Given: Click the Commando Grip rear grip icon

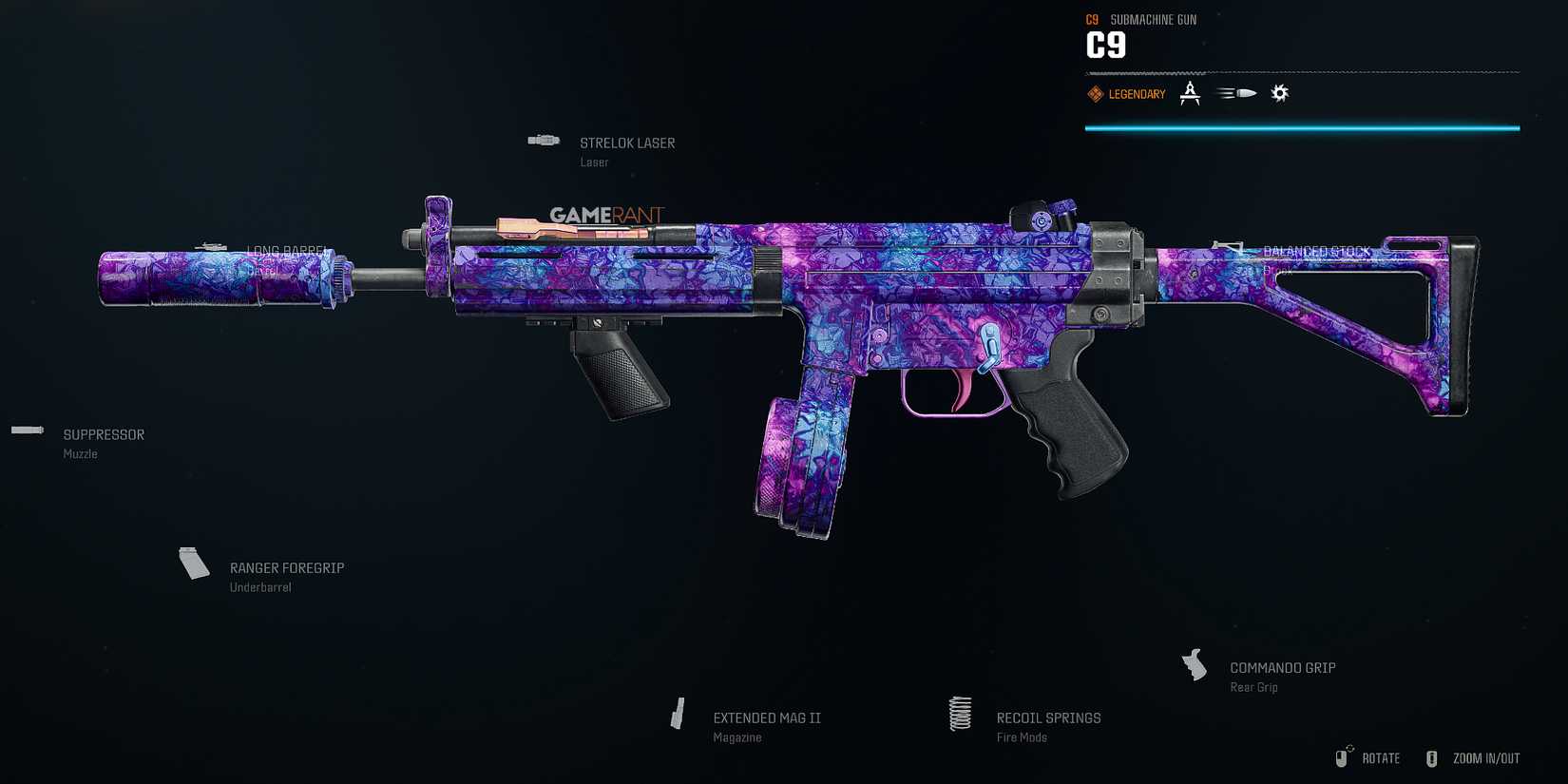Looking at the screenshot, I should coord(1195,664).
